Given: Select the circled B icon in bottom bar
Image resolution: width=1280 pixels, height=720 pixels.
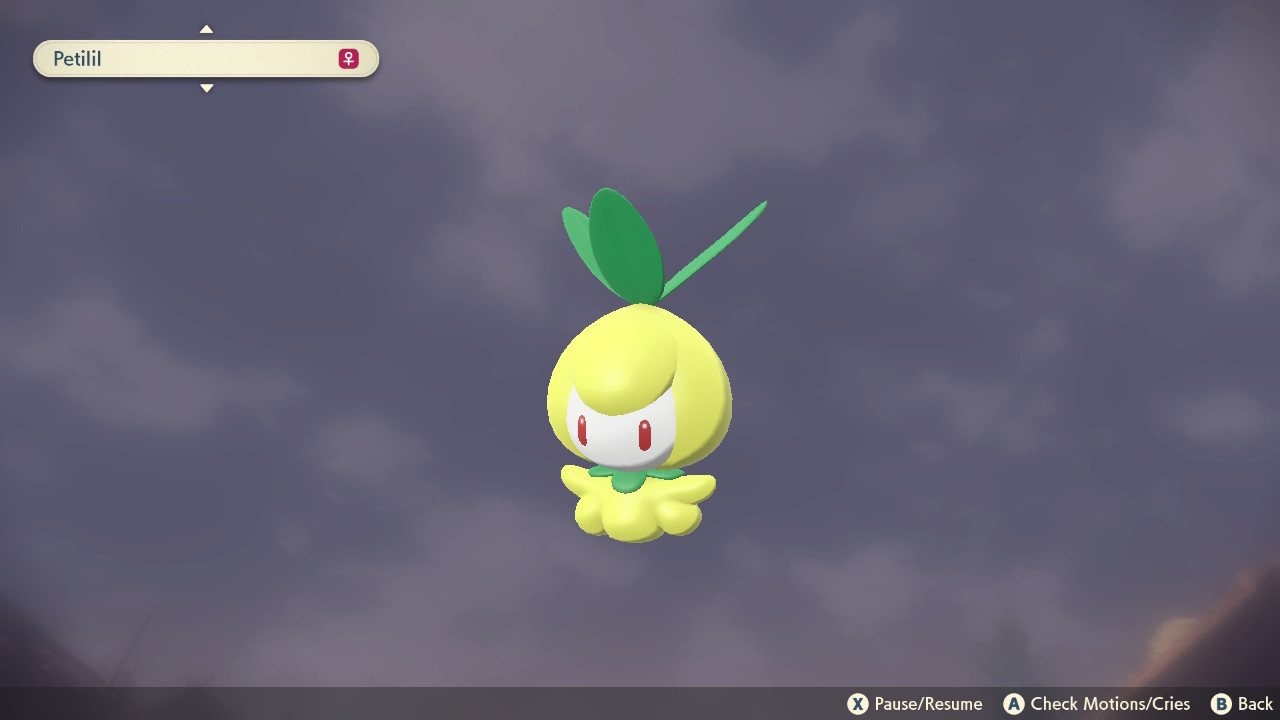Looking at the screenshot, I should (x=1220, y=704).
